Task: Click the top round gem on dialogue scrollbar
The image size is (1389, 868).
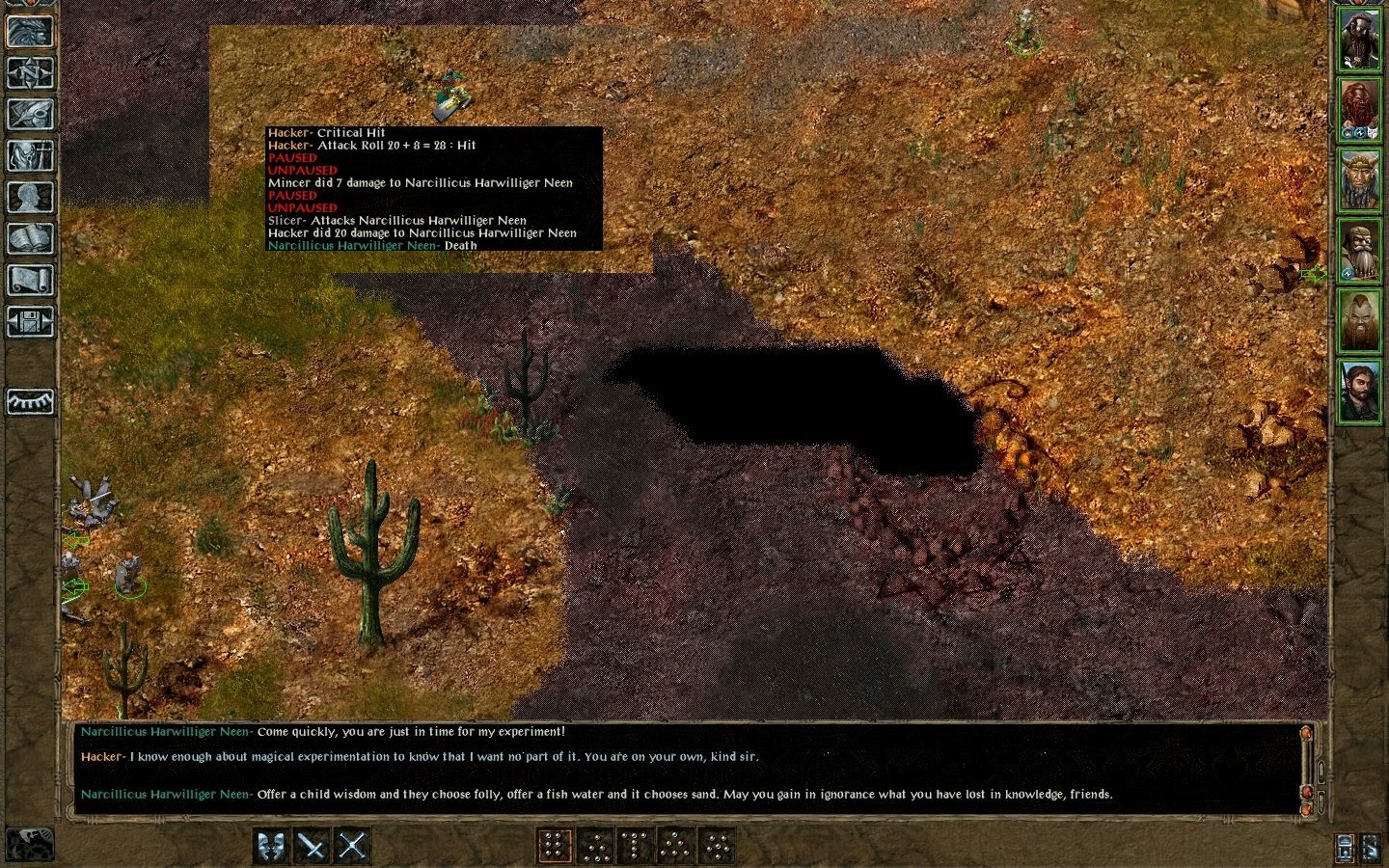Action: coord(1307,733)
